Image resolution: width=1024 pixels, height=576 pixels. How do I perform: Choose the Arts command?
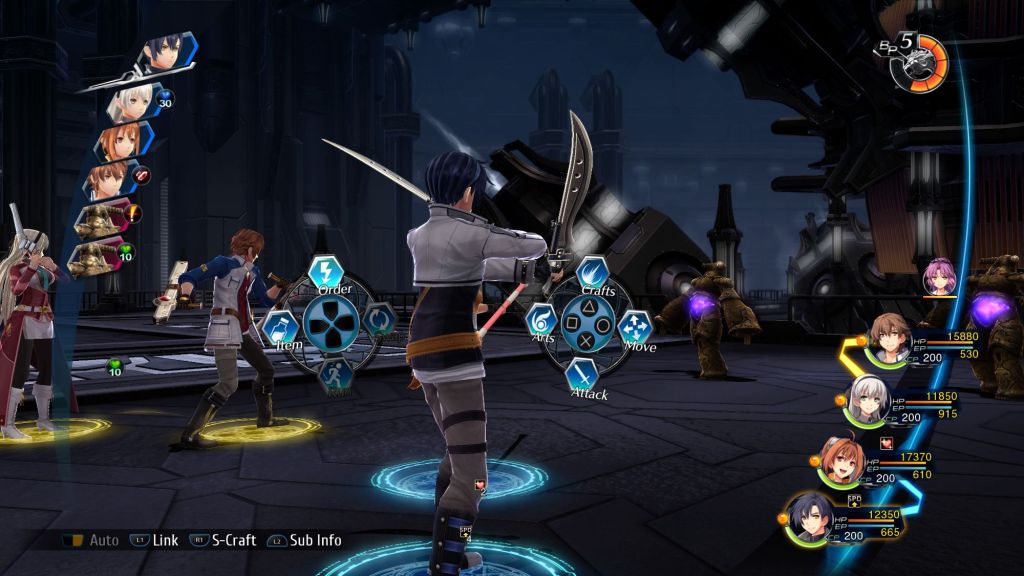coord(541,321)
